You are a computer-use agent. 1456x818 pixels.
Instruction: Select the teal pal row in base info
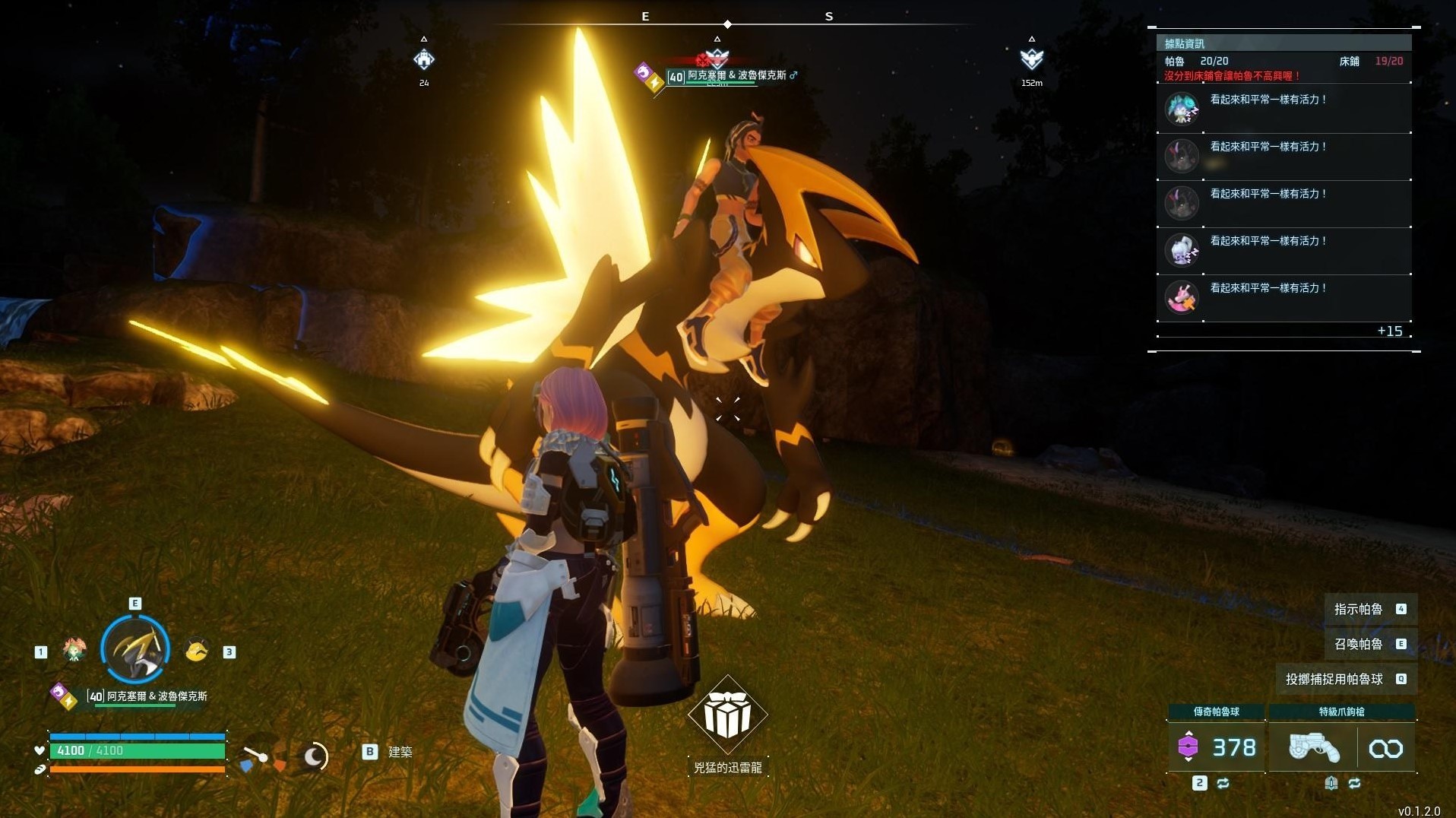(x=1283, y=109)
